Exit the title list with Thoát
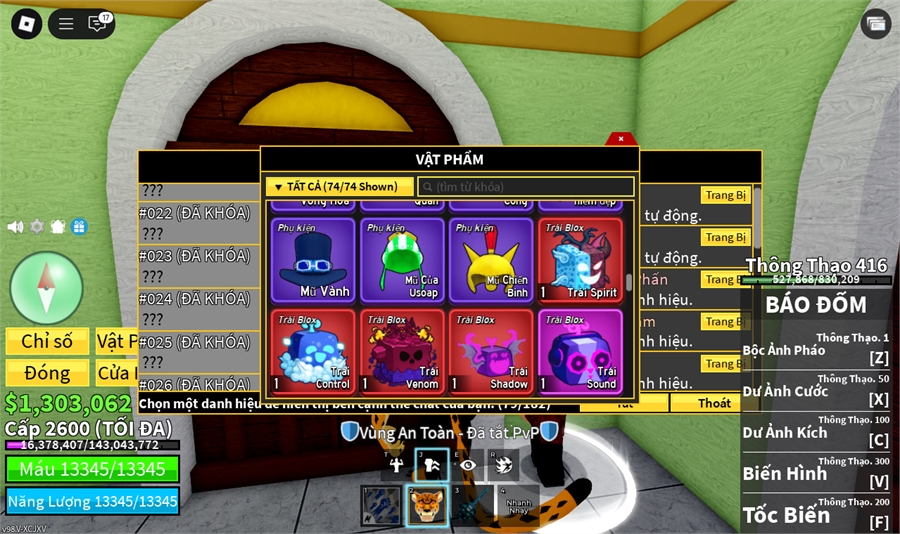Image resolution: width=900 pixels, height=534 pixels. coord(714,403)
